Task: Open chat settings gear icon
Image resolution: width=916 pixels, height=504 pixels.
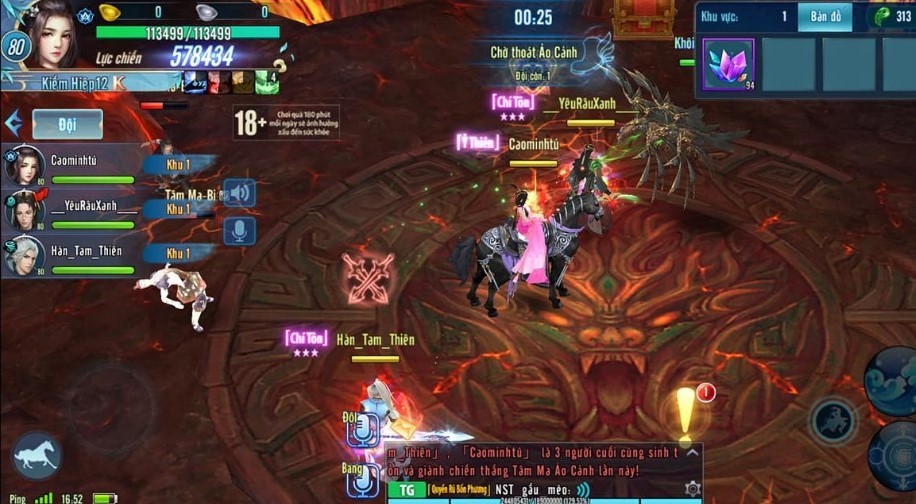Action: [692, 489]
